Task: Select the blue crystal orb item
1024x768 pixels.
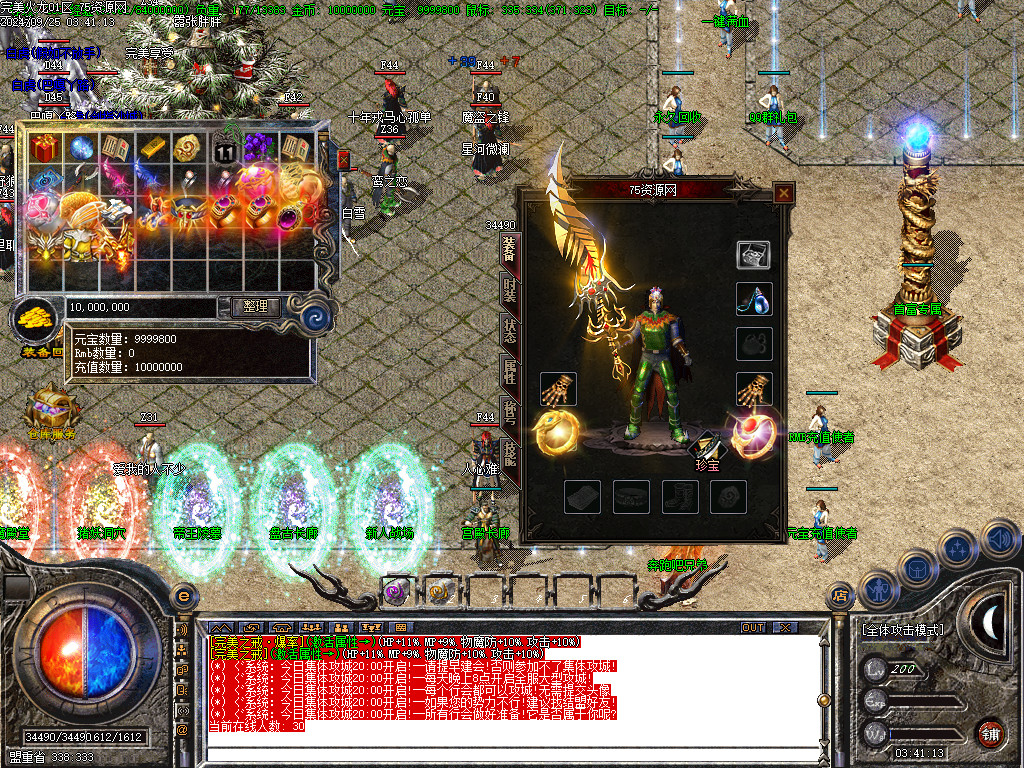Action: point(80,148)
